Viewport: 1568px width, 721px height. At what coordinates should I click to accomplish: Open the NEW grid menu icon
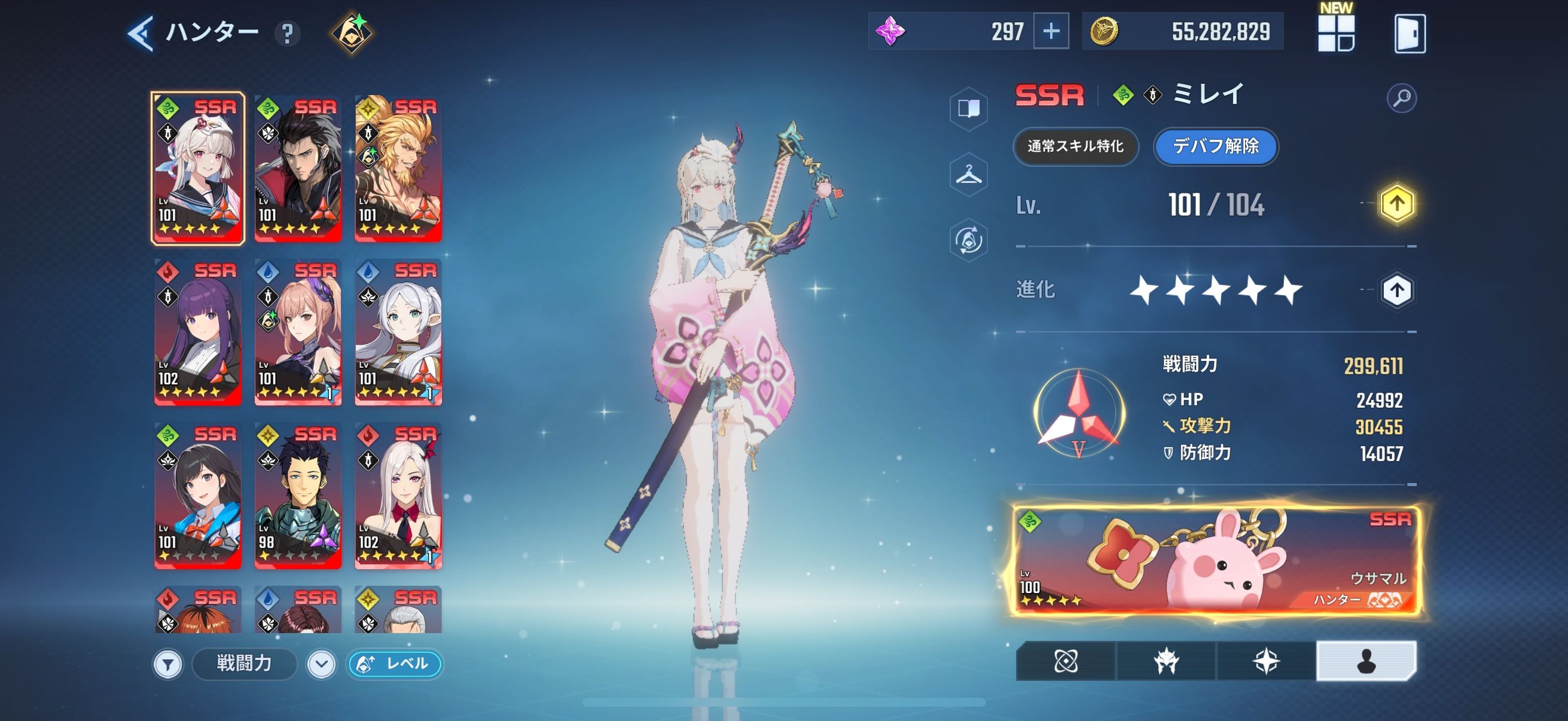pyautogui.click(x=1335, y=33)
